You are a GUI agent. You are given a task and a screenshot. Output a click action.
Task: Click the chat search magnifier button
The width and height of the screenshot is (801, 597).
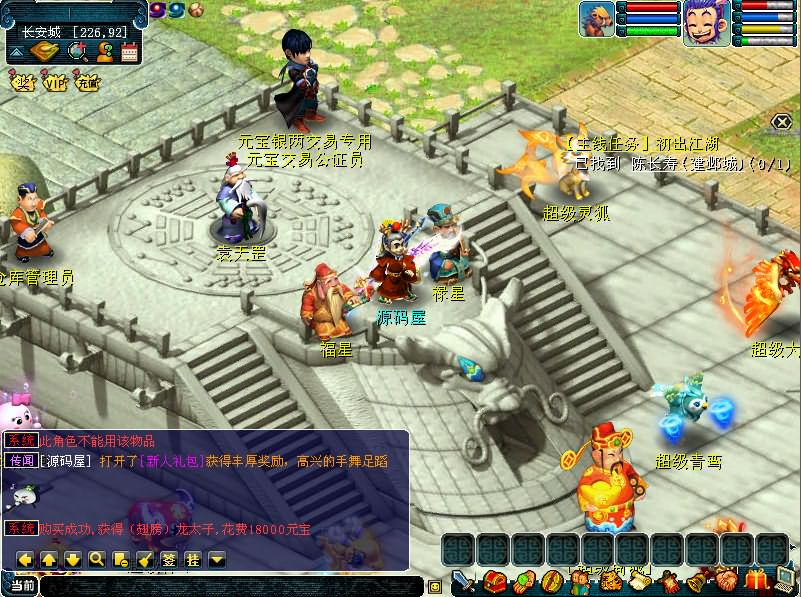[x=97, y=559]
